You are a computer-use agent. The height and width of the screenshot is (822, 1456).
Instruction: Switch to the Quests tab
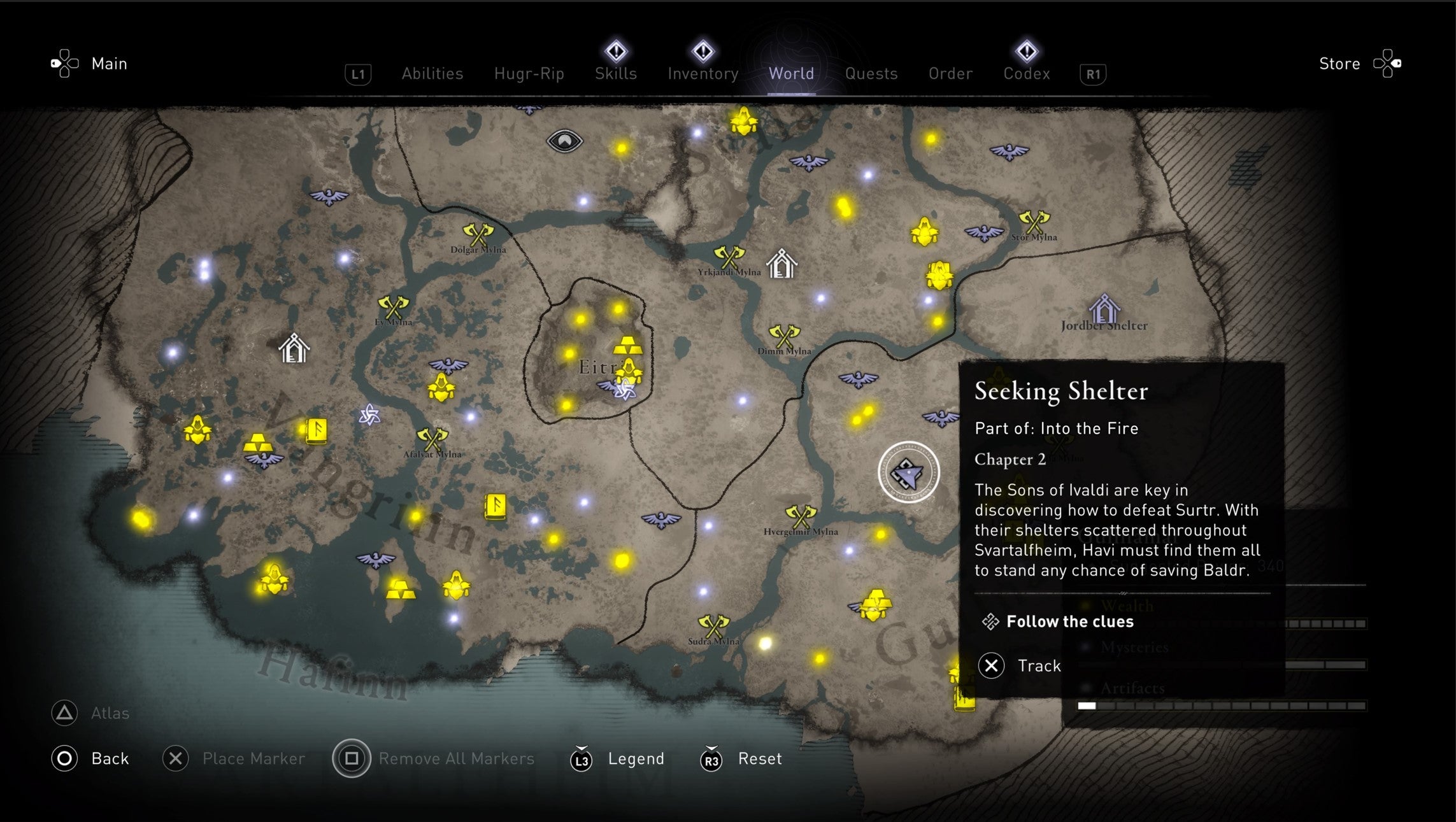871,73
